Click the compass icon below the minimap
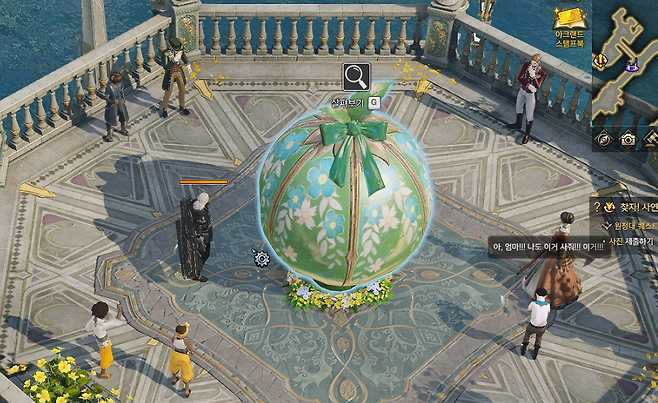The width and height of the screenshot is (658, 403). [604, 139]
